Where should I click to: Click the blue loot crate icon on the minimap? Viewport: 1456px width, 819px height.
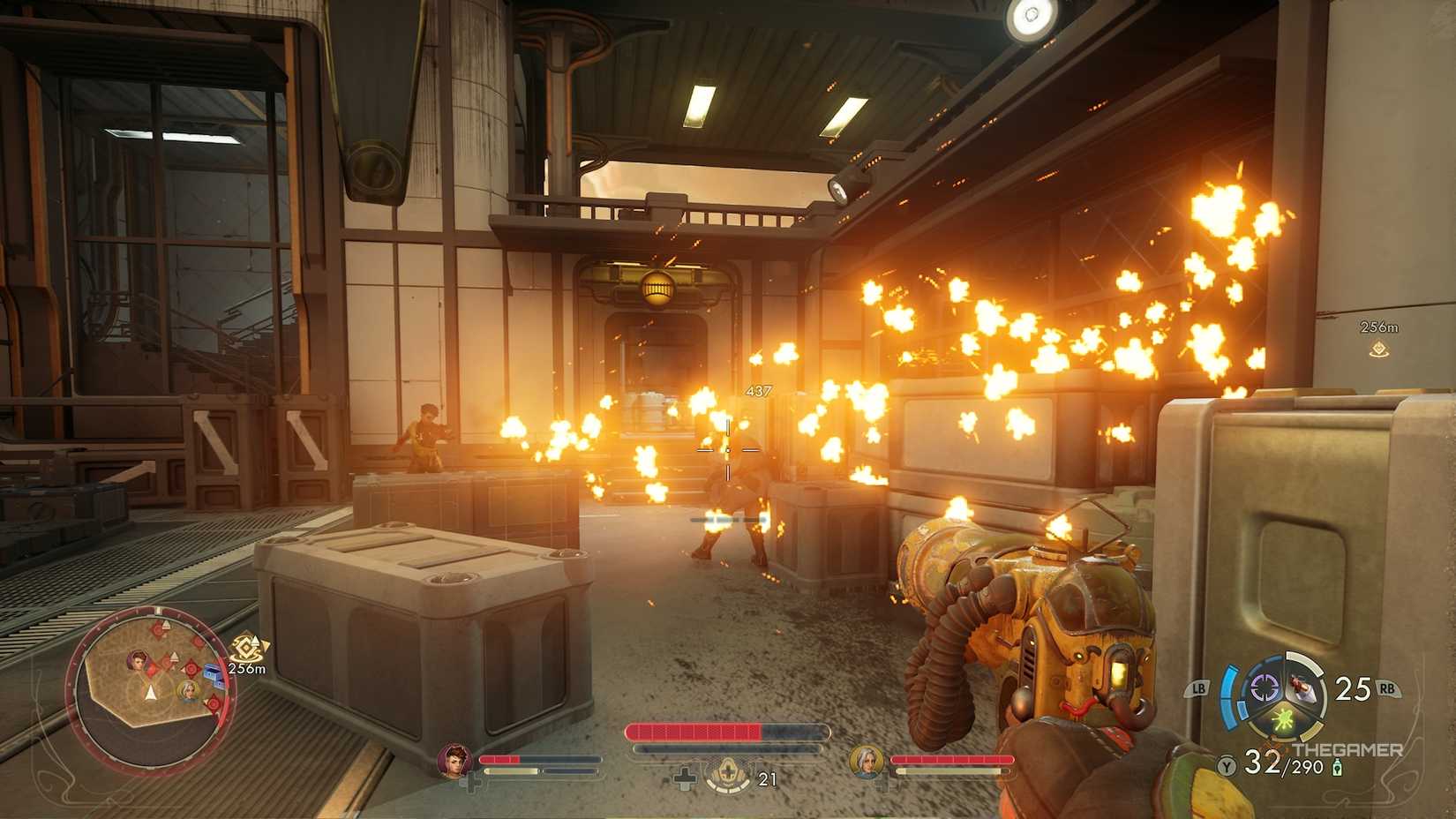[211, 675]
